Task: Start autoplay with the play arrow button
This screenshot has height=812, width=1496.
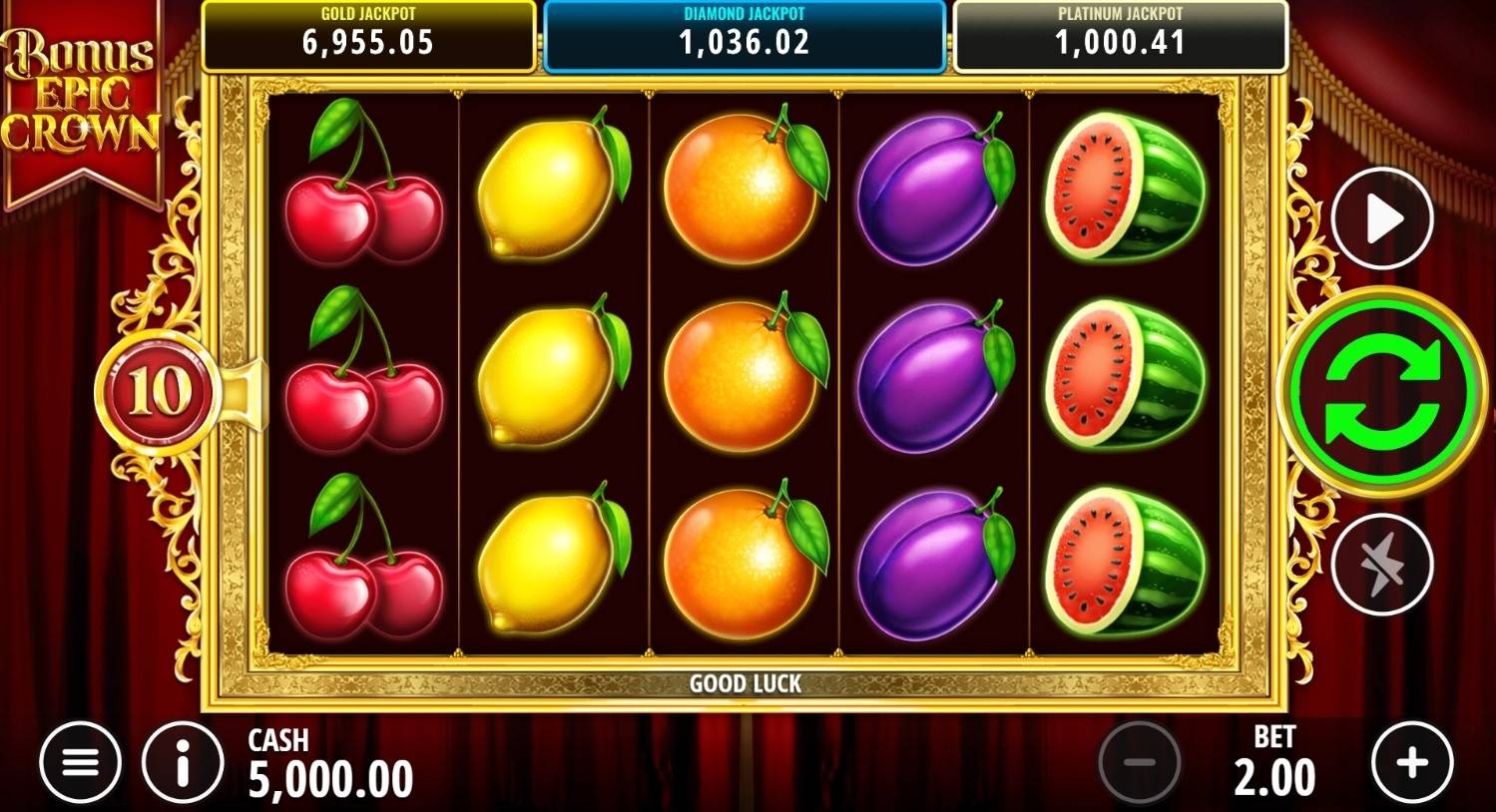Action: pyautogui.click(x=1381, y=218)
